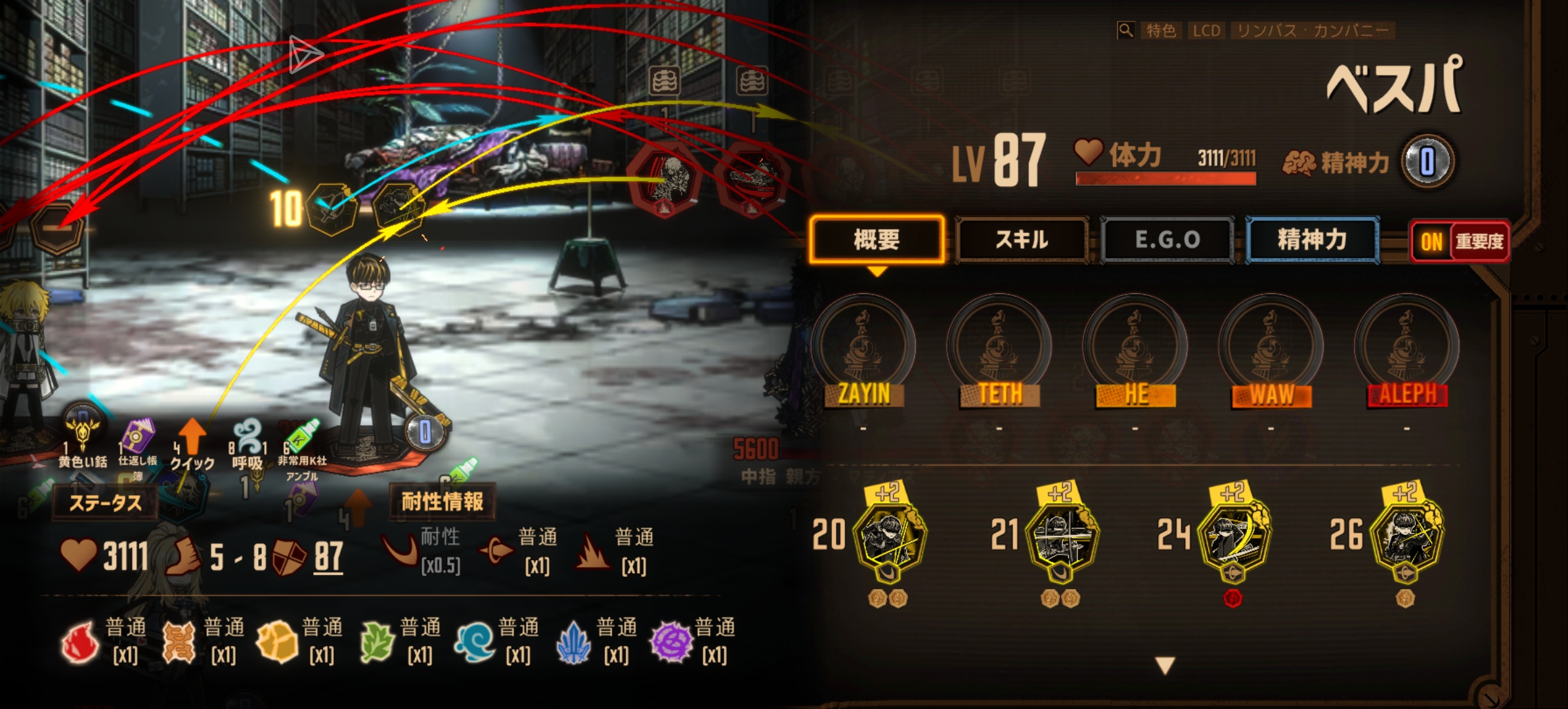Image resolution: width=1568 pixels, height=709 pixels.
Task: Click the magnifier keyword search icon
Action: click(x=1125, y=30)
